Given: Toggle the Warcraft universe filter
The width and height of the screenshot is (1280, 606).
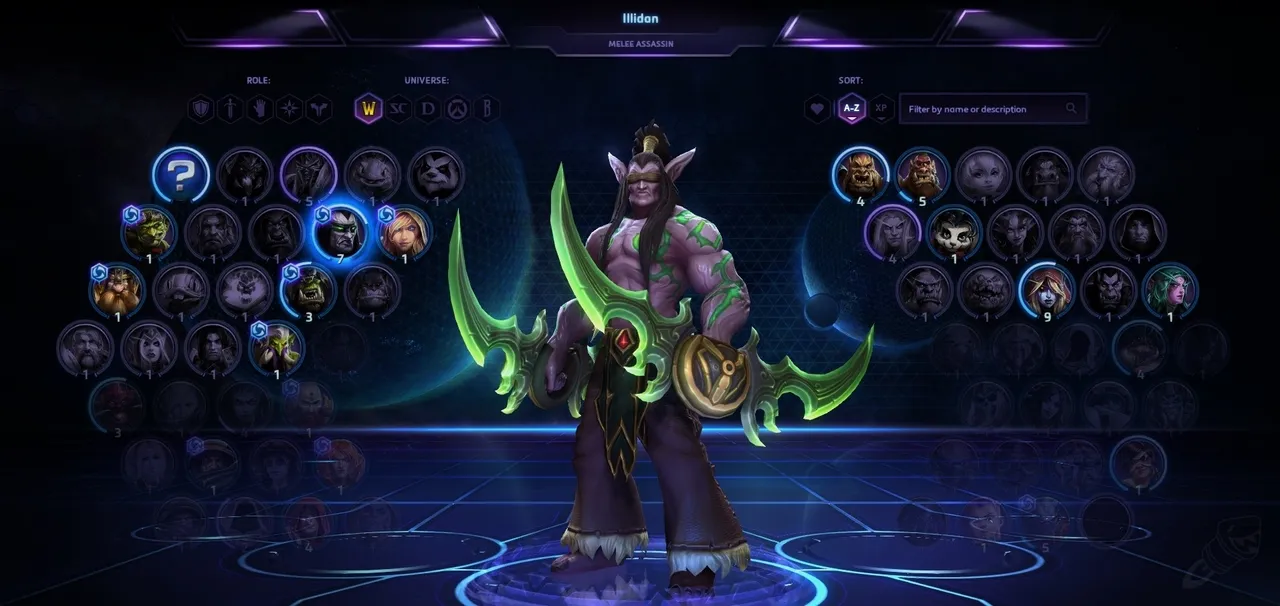Looking at the screenshot, I should click(x=368, y=108).
